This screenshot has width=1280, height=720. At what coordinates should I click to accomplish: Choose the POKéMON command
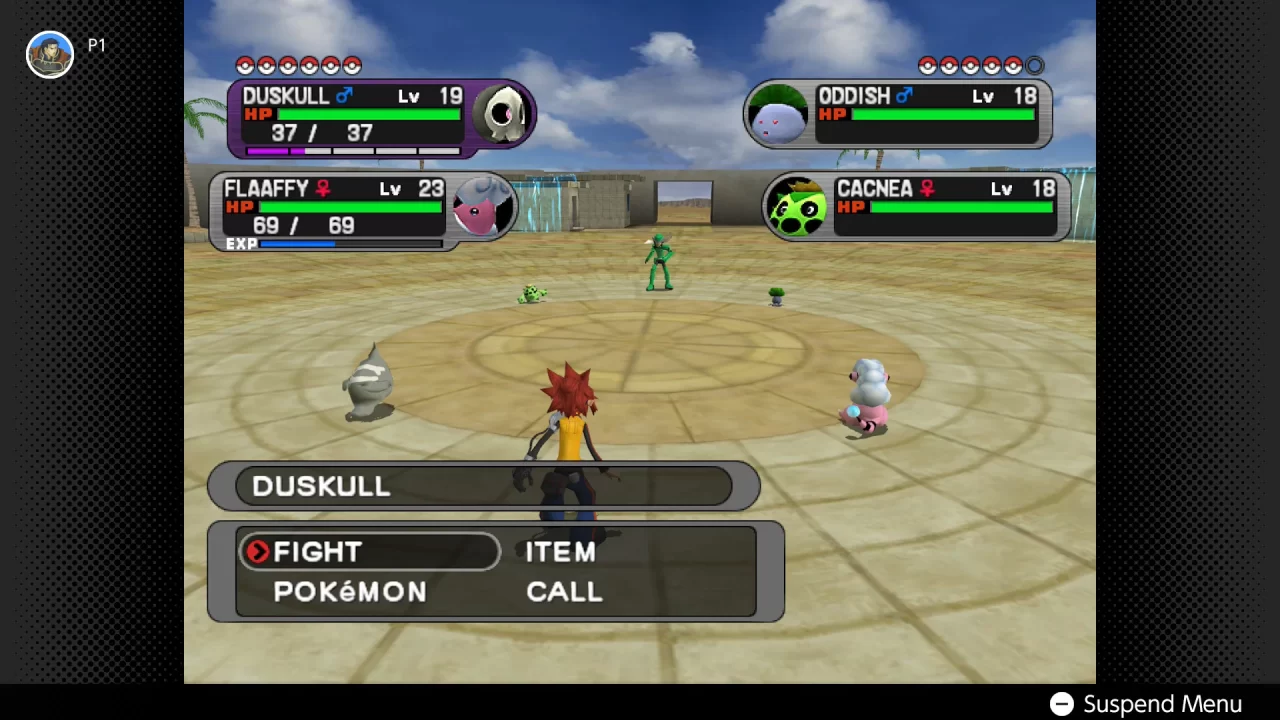coord(350,591)
